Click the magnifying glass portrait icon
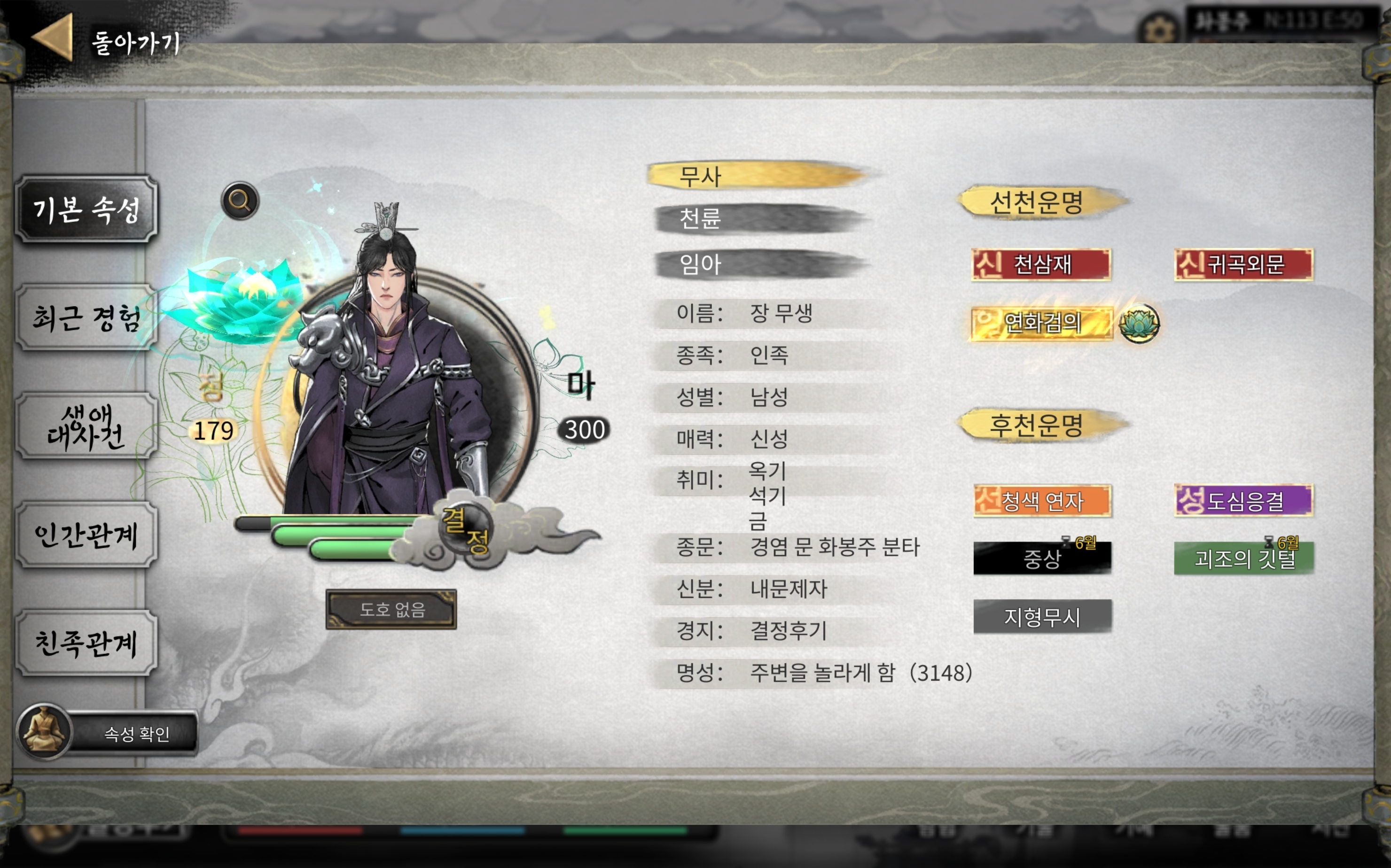Screen dimensions: 1391x868 (240, 201)
